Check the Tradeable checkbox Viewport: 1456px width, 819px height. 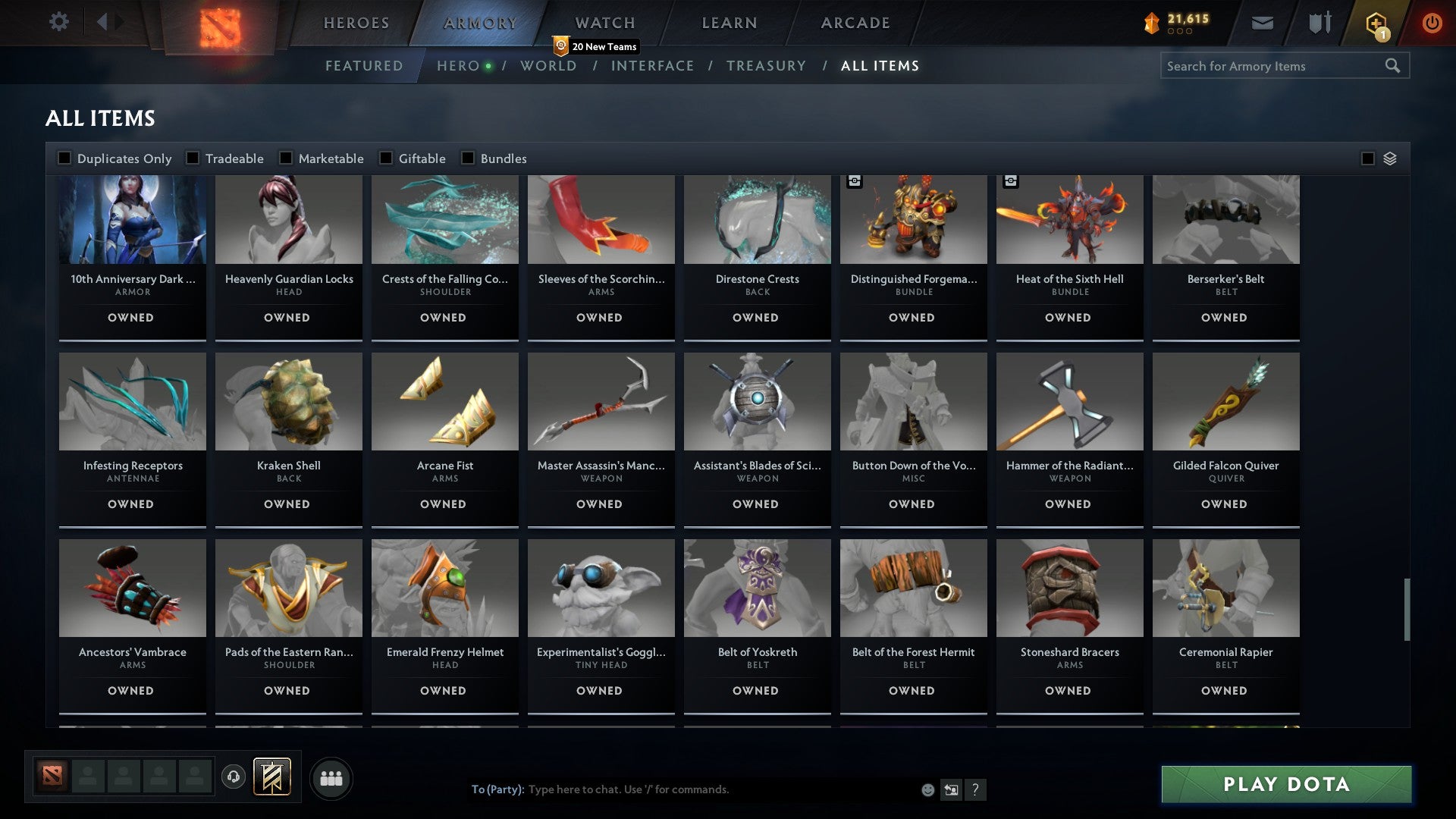pyautogui.click(x=193, y=158)
